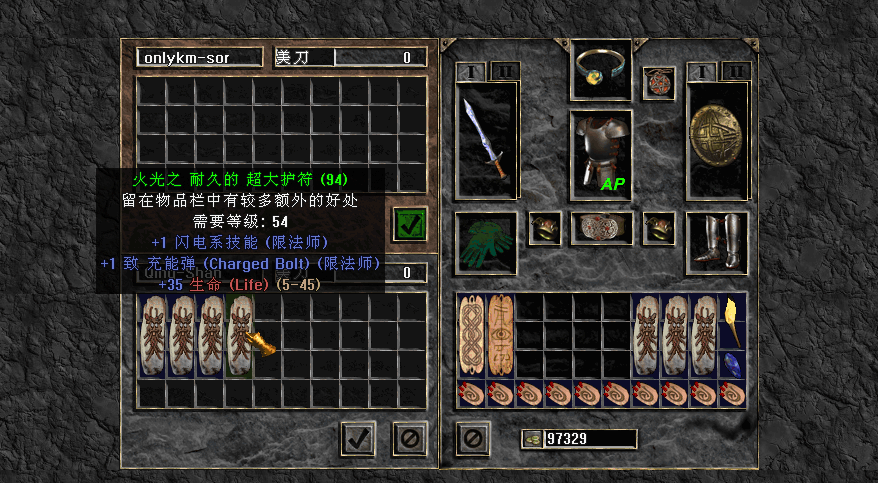Viewport: 878px width, 483px height.
Task: Select the equipped boots
Action: pos(718,241)
